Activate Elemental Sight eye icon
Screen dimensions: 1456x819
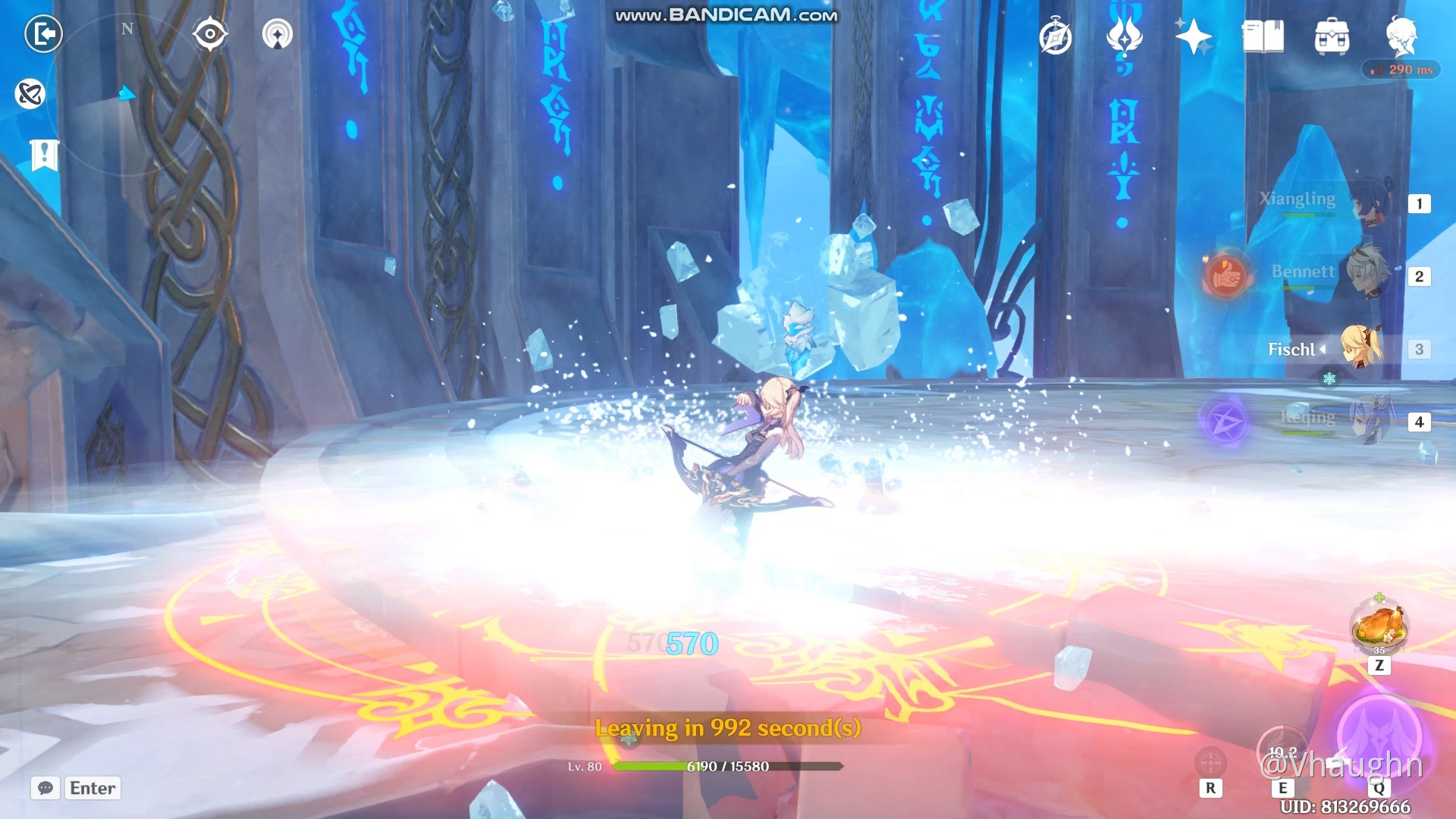point(210,34)
